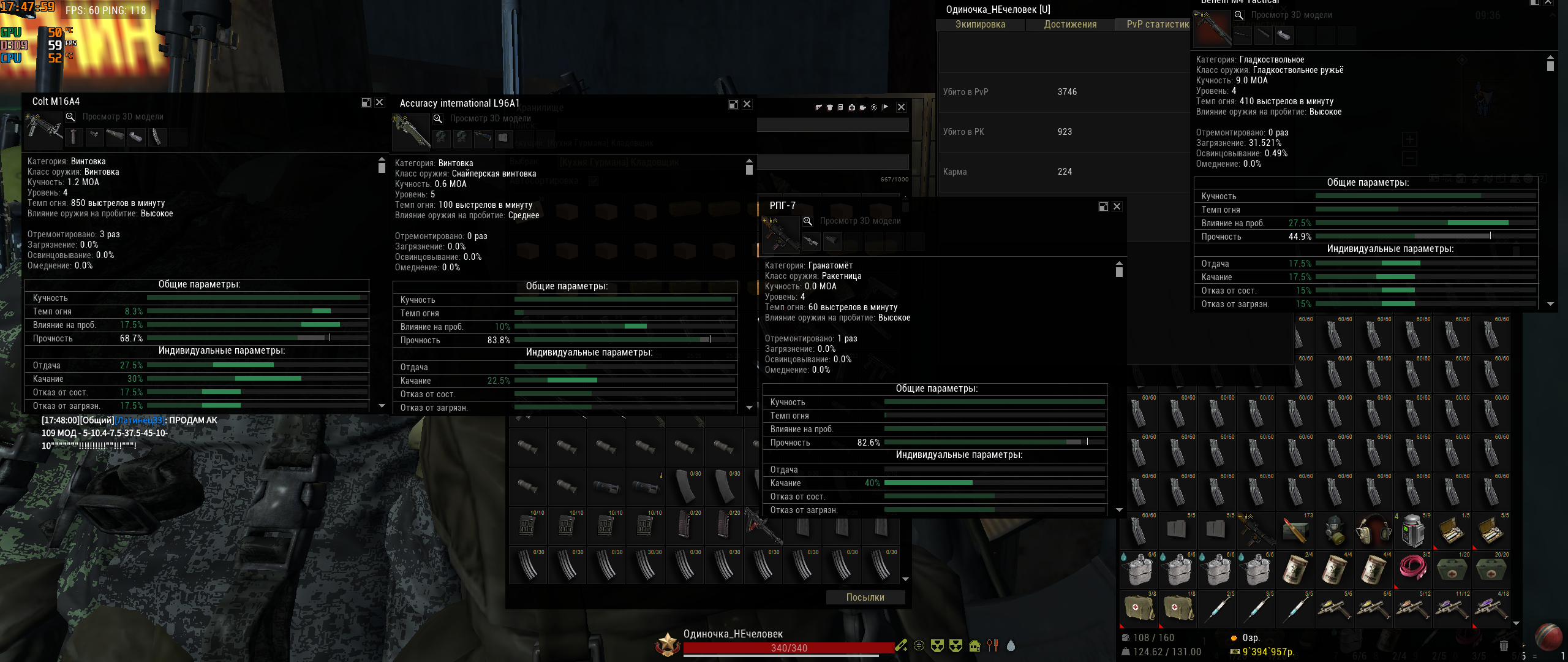Viewport: 1568px width, 662px height.
Task: Click the trash bin icon
Action: pos(1504,645)
